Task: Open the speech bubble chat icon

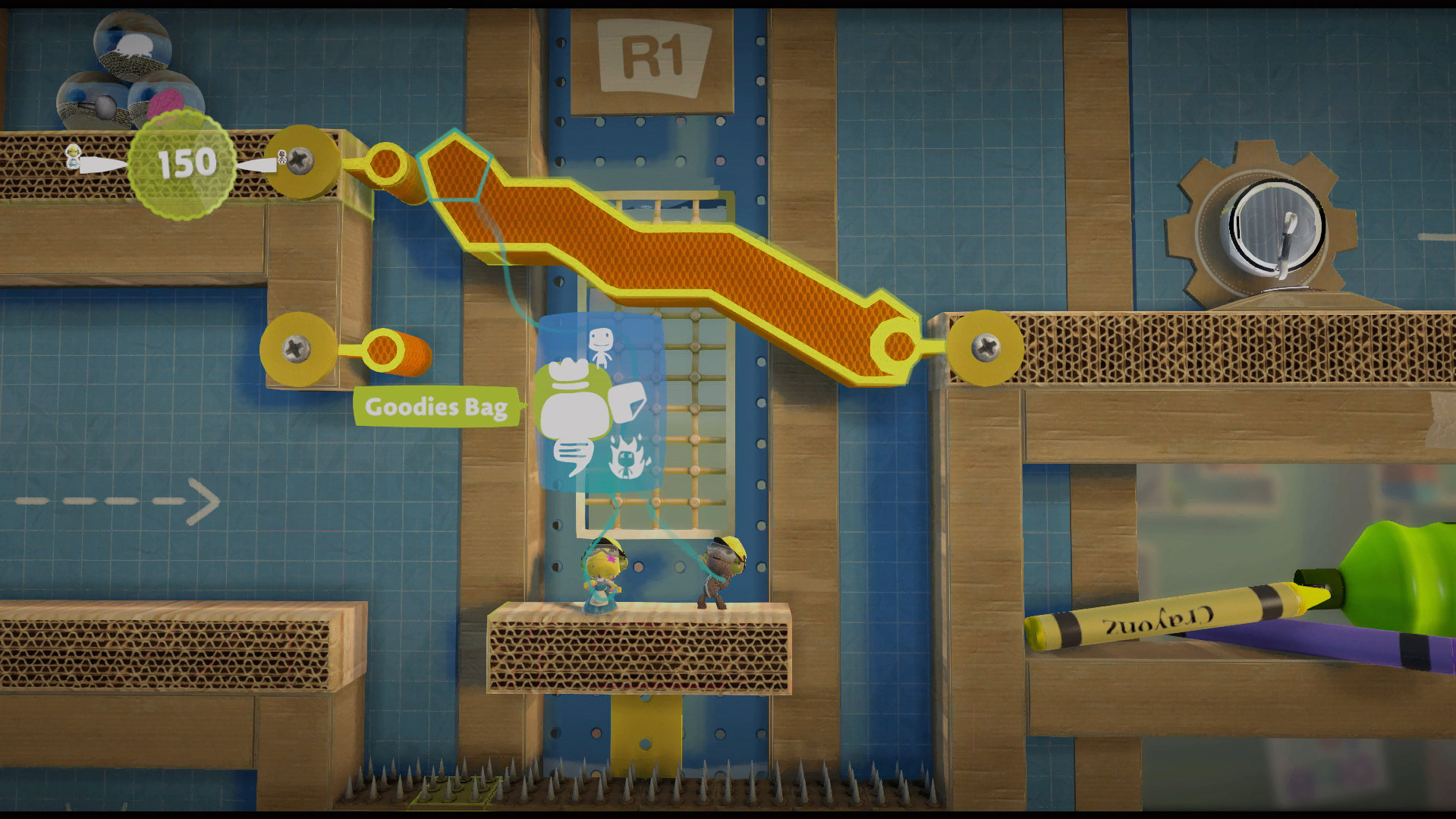Action: (x=571, y=458)
